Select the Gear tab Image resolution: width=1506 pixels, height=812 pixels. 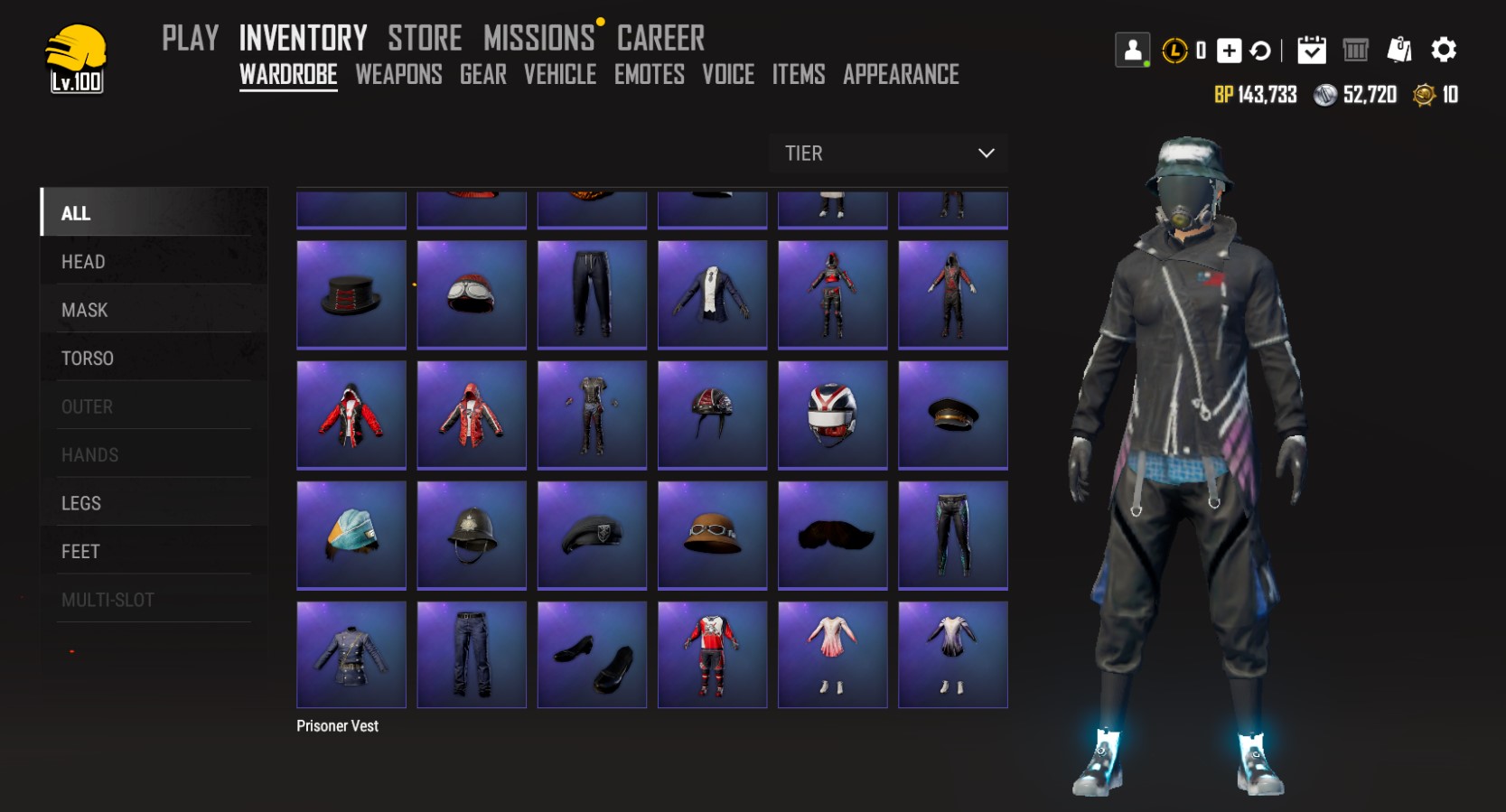coord(483,74)
